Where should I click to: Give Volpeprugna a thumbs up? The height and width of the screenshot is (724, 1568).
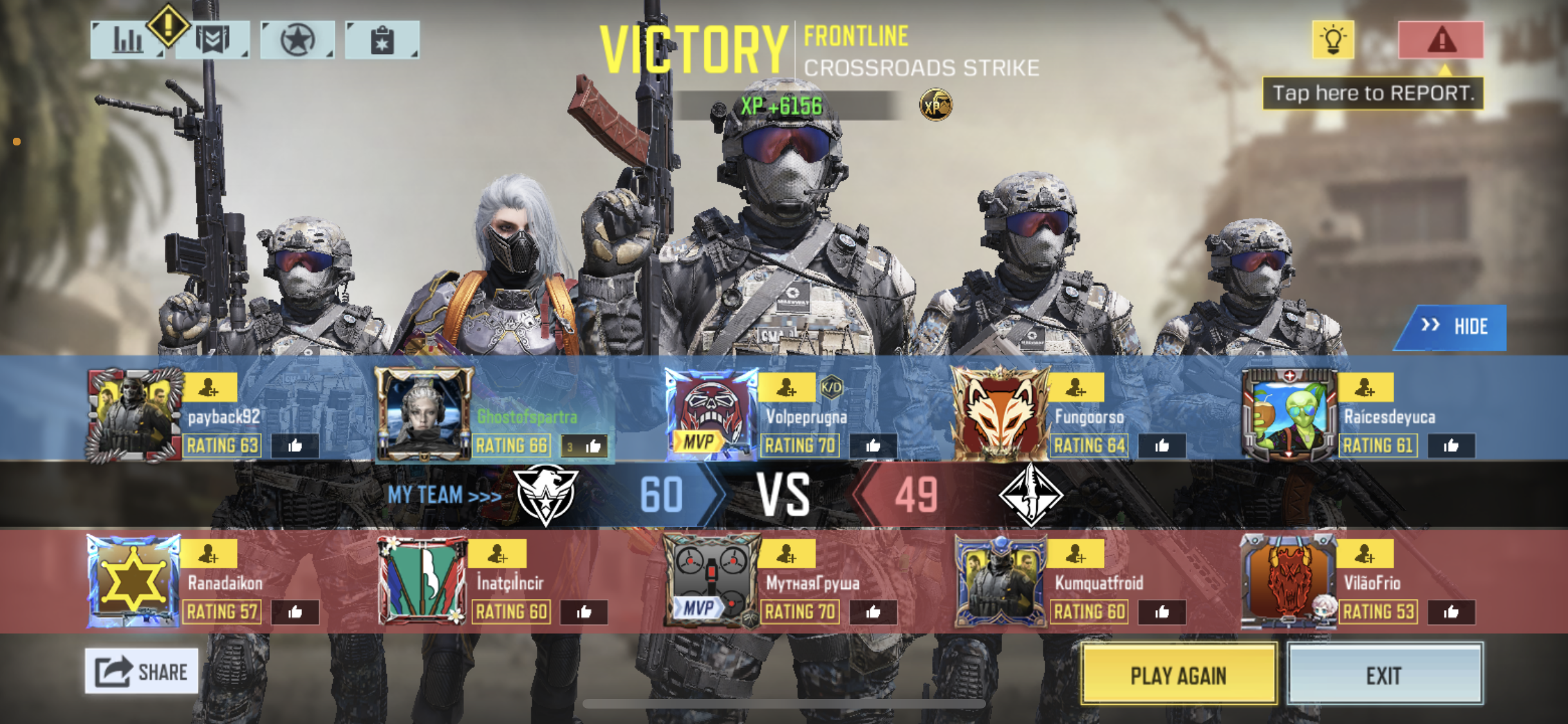click(x=873, y=445)
